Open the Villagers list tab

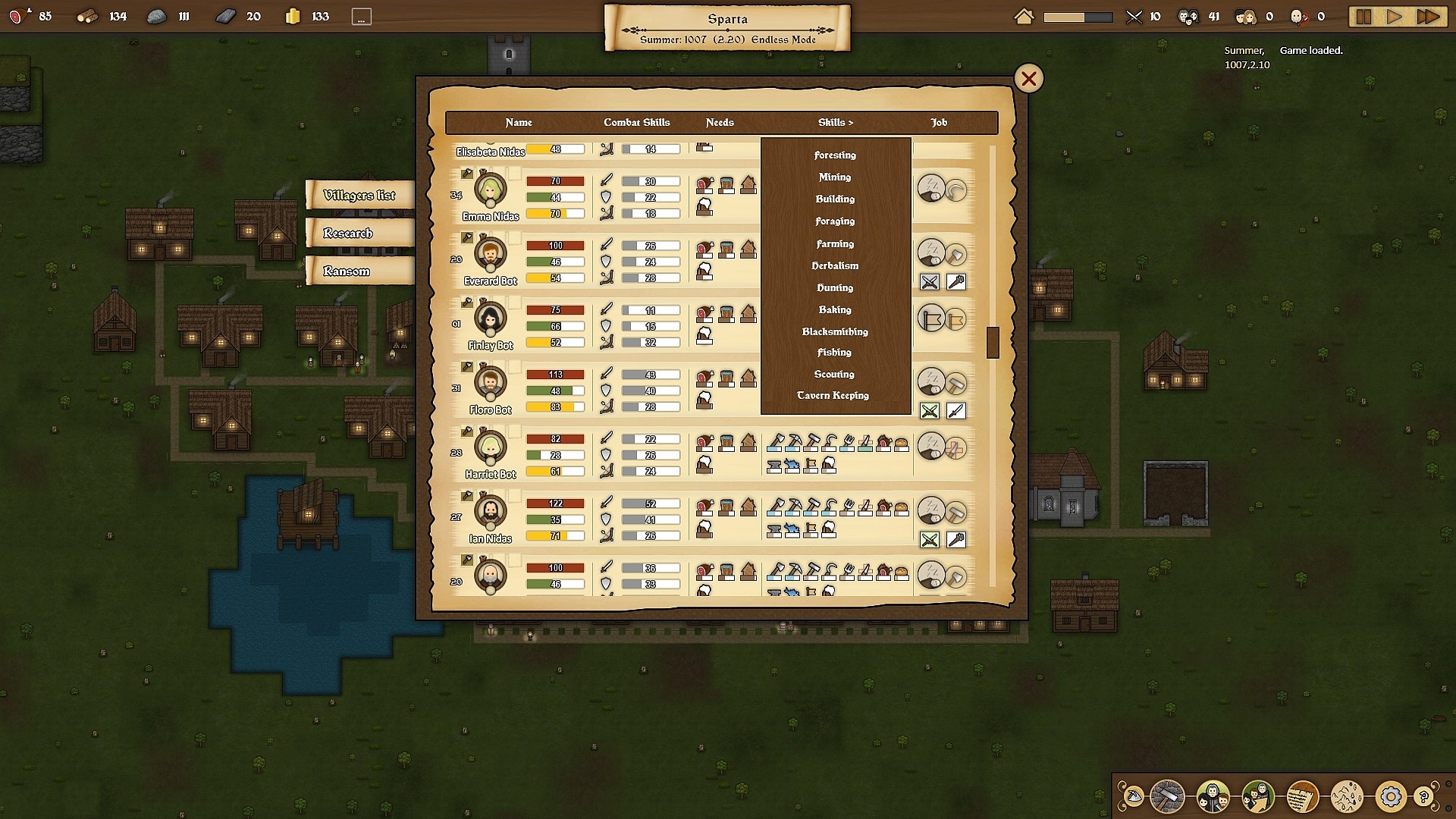point(359,196)
